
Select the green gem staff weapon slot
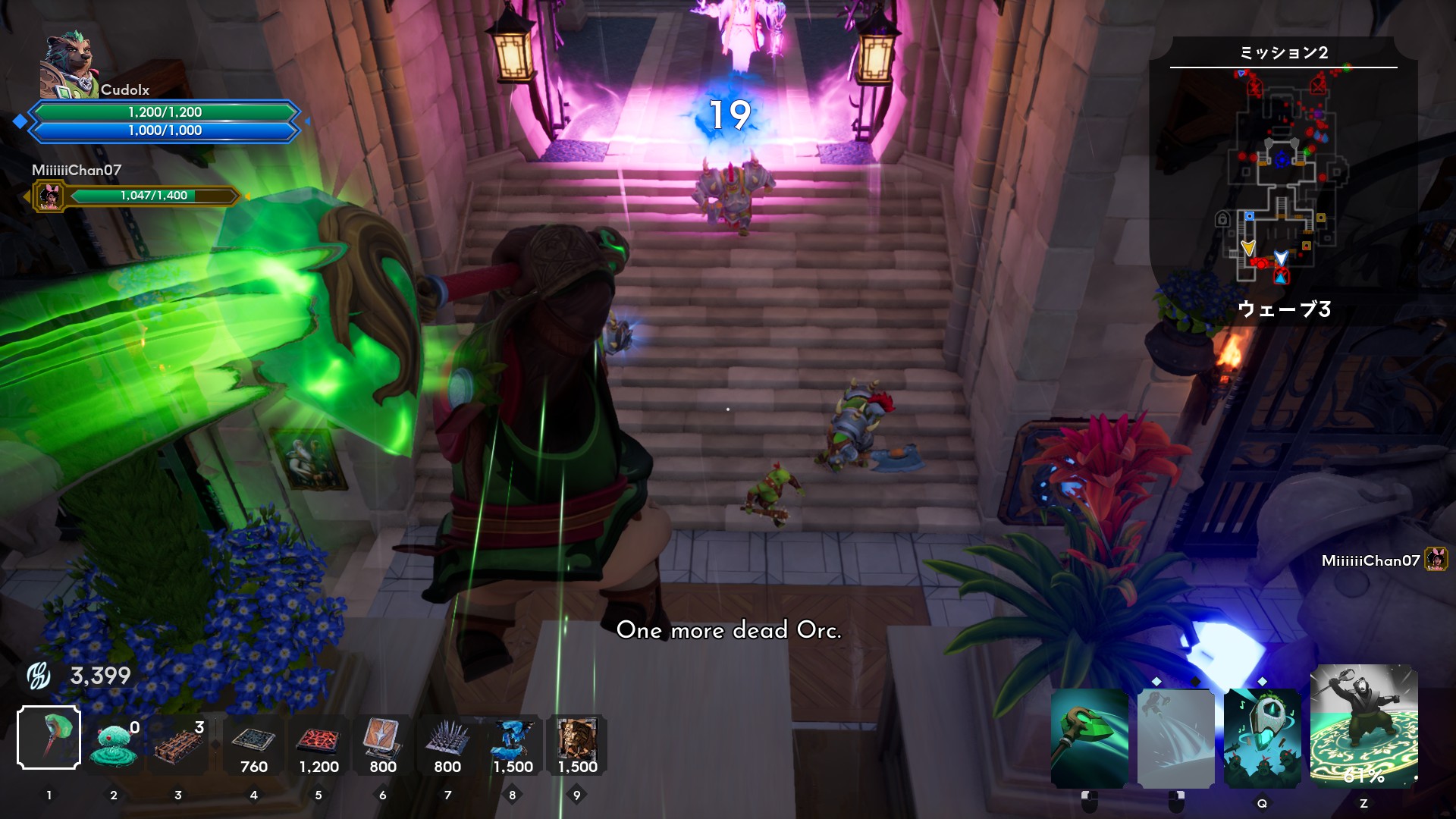click(49, 737)
